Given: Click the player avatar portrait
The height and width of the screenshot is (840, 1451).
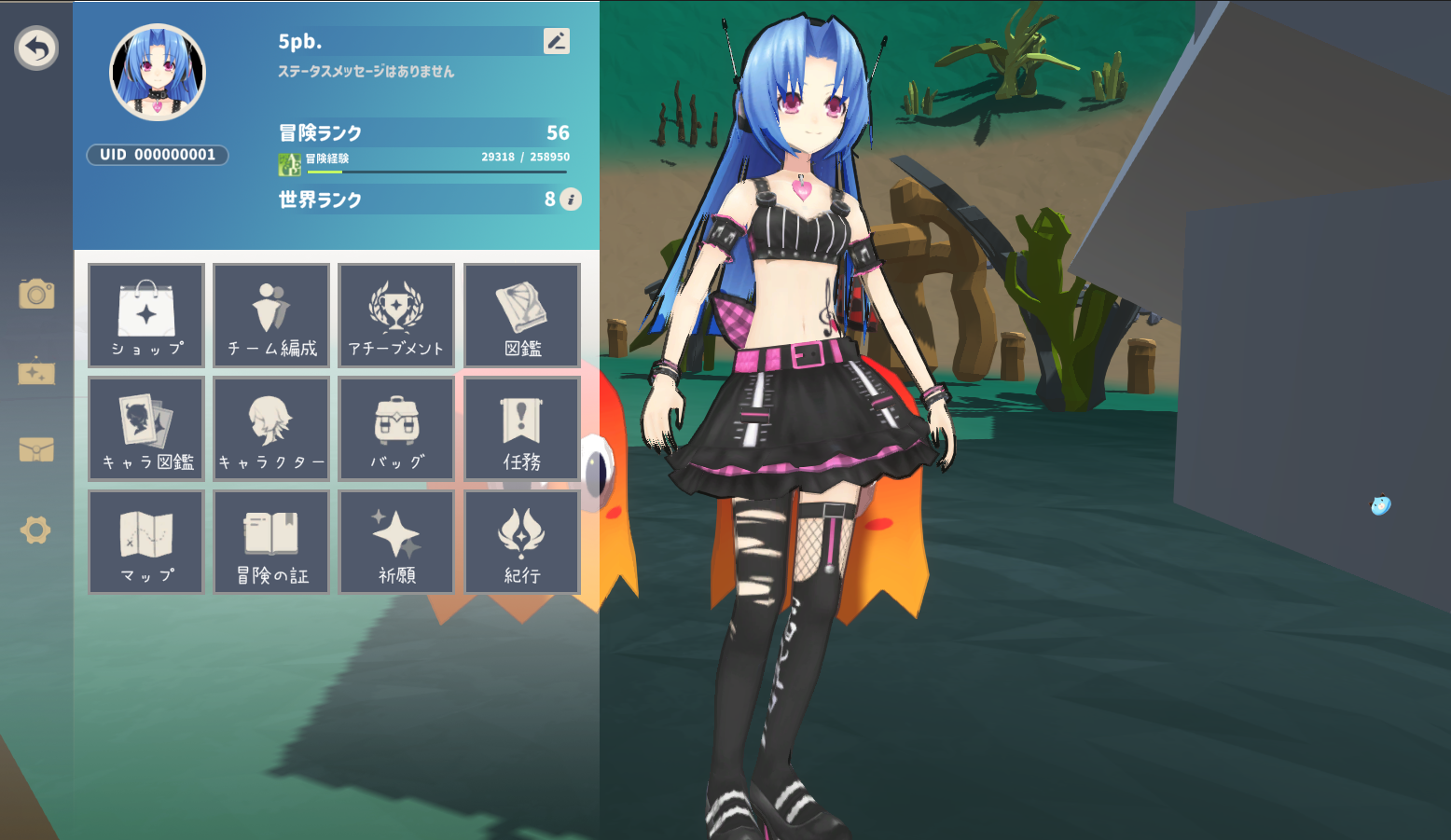Looking at the screenshot, I should pyautogui.click(x=158, y=73).
